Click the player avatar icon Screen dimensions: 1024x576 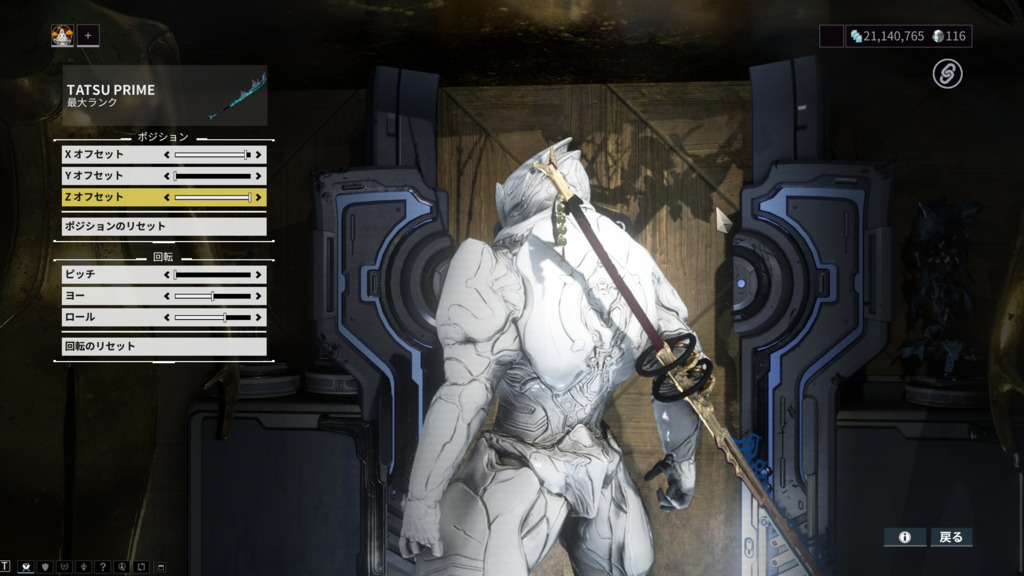tap(62, 36)
